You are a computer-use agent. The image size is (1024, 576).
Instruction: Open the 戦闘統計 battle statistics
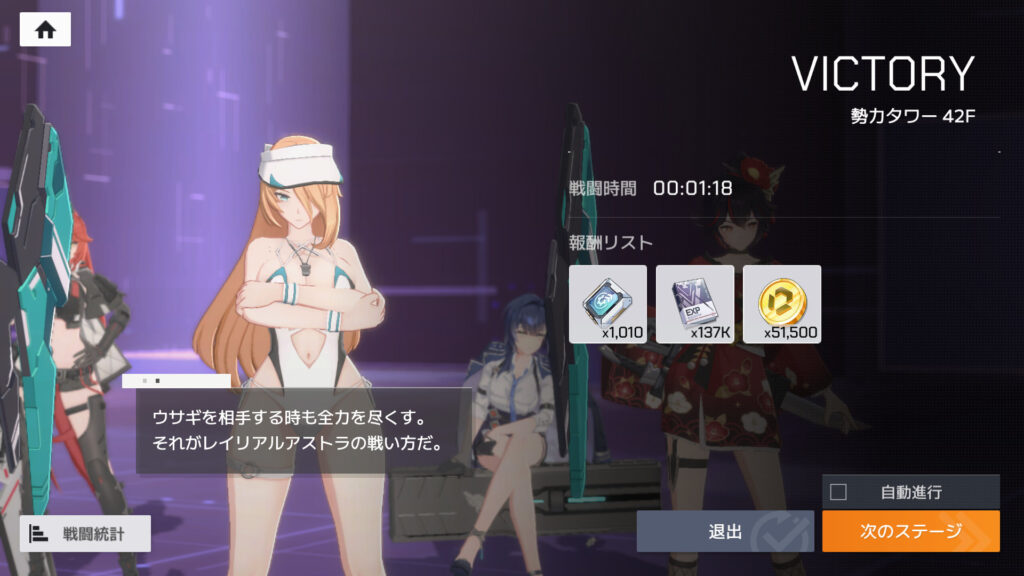tap(85, 534)
